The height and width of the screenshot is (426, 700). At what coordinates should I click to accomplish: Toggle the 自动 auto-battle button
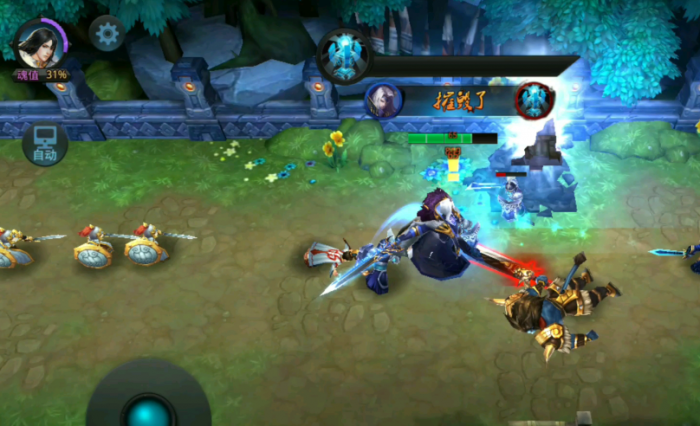(45, 144)
